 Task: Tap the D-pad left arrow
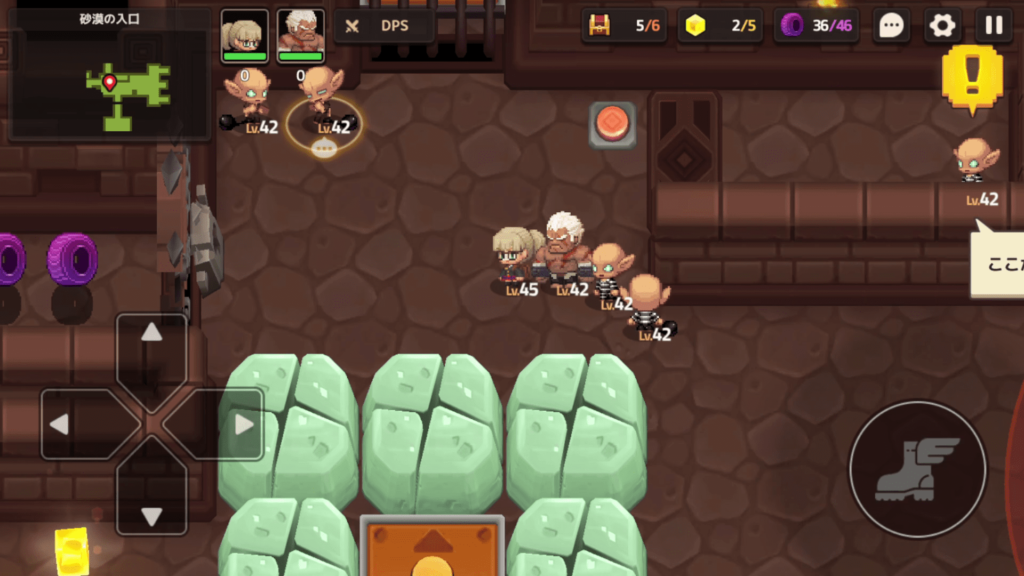64,424
